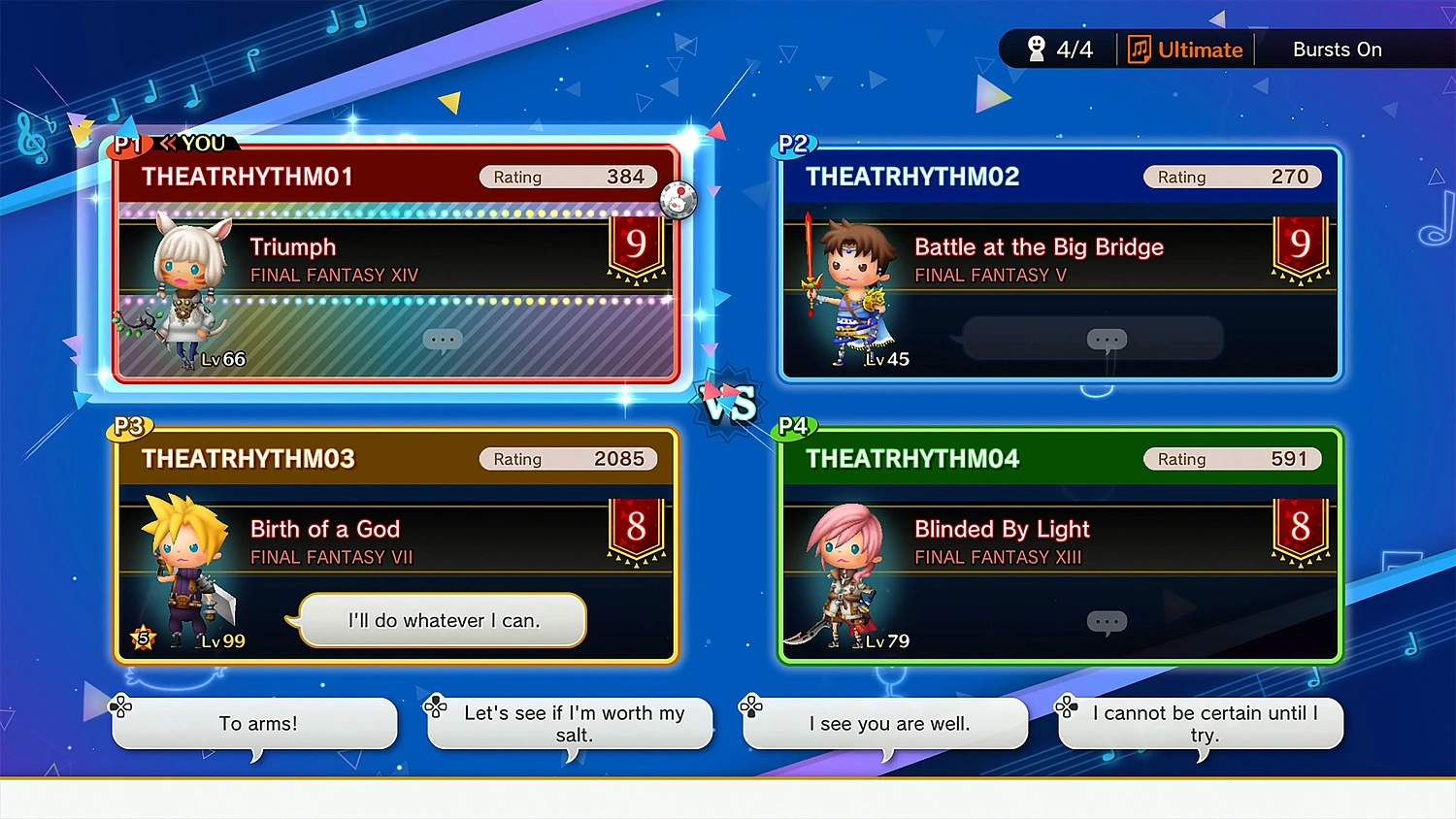Select the P2 badge on THEATRHYTHM02's card
The width and height of the screenshot is (1456, 819).
pyautogui.click(x=794, y=144)
